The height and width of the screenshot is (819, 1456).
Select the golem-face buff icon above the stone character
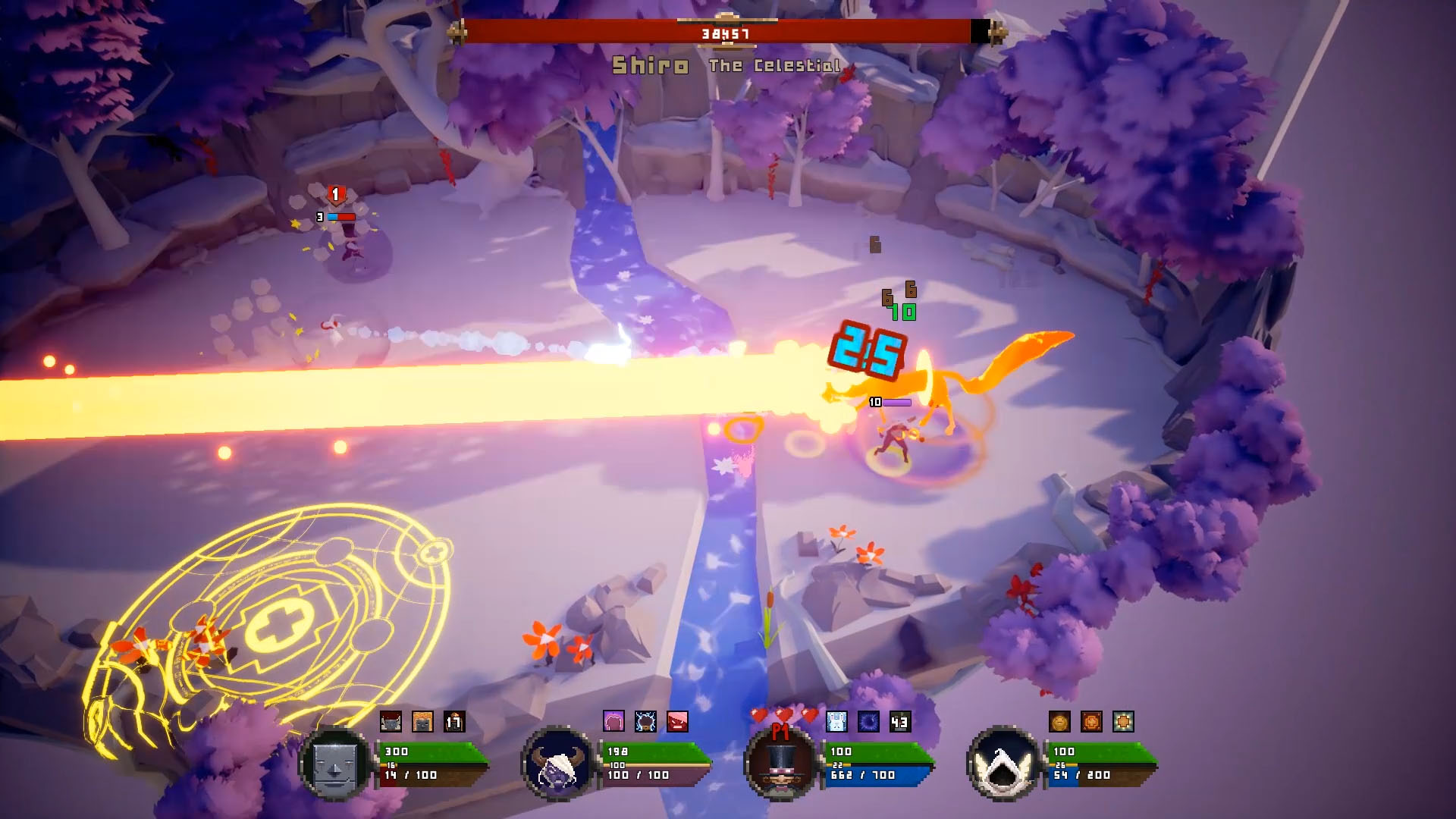[391, 720]
